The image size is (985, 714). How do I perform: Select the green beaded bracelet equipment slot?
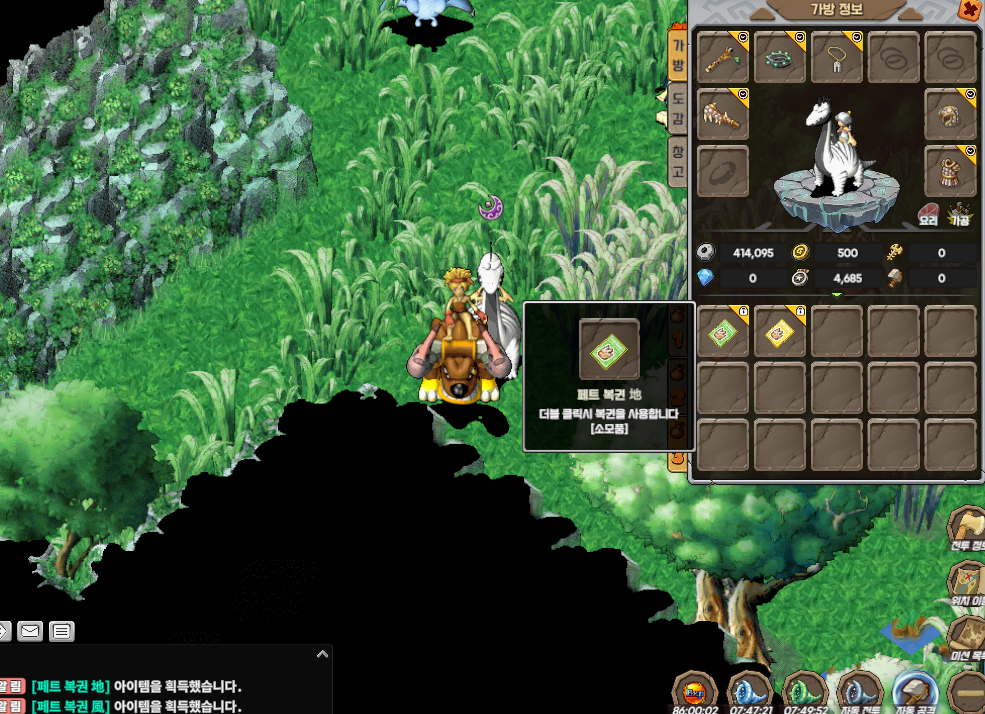(779, 57)
